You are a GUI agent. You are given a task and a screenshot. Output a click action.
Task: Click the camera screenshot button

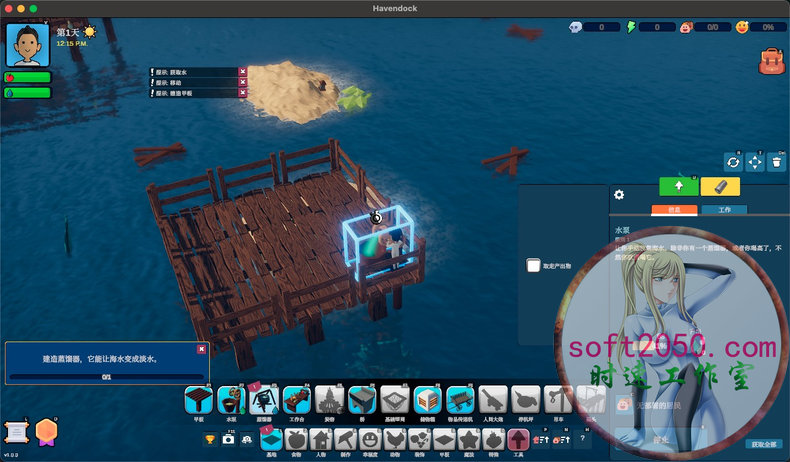(229, 439)
